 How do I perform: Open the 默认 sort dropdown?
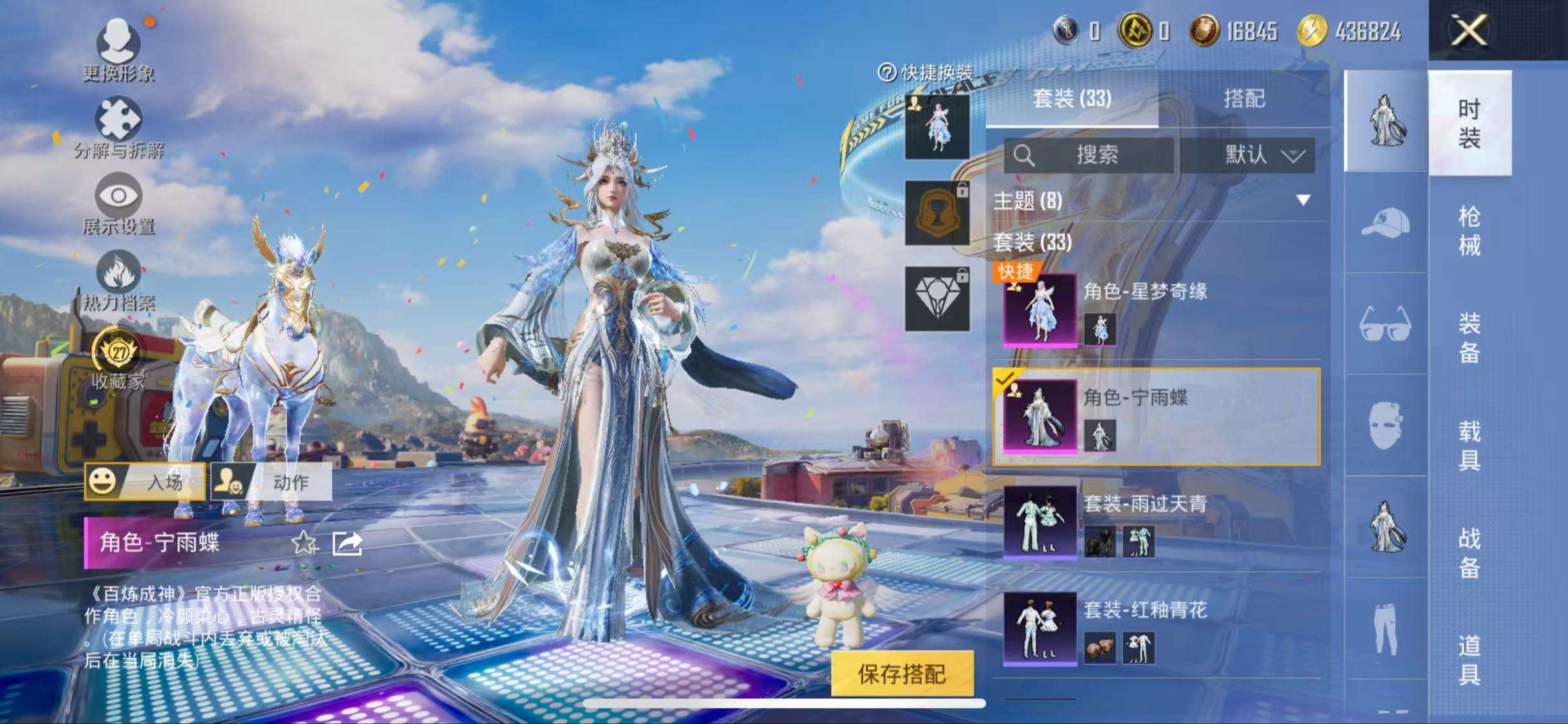1262,155
